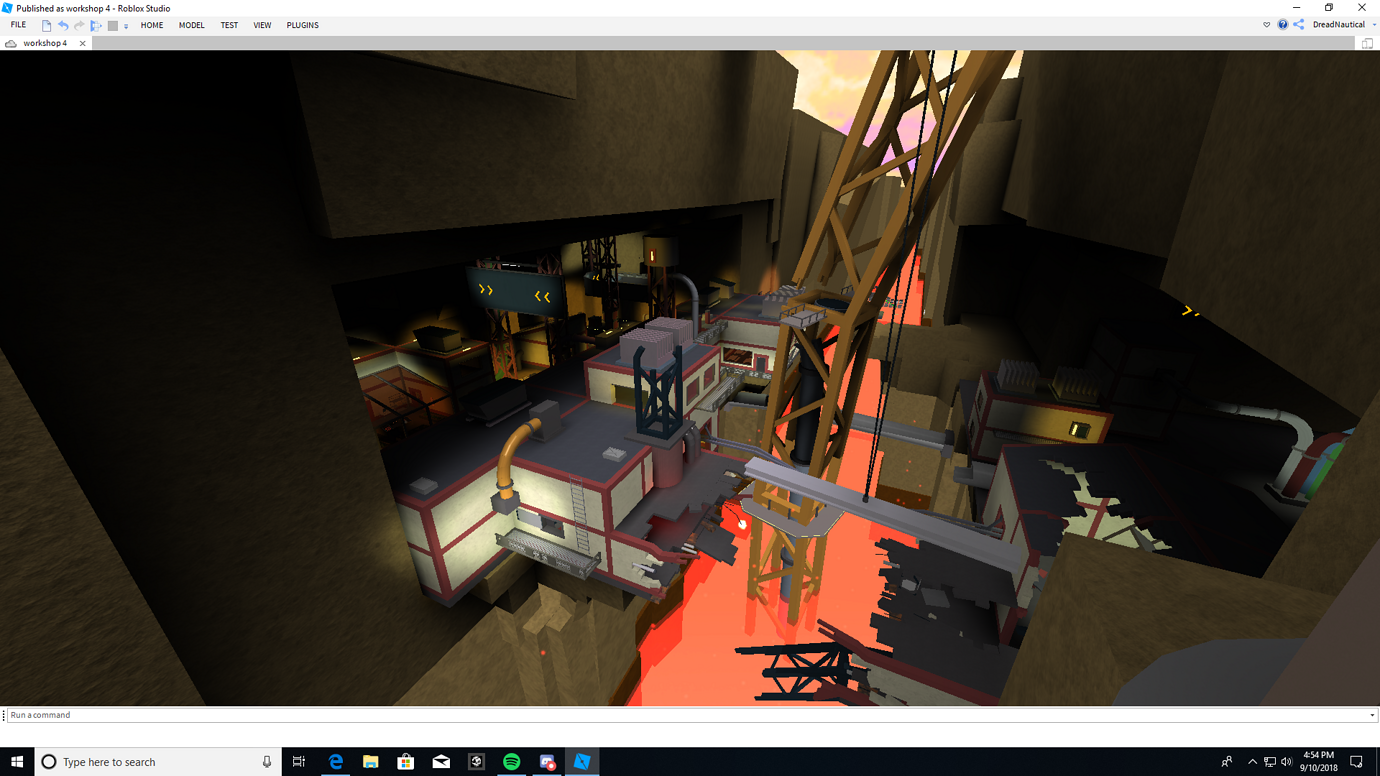Open Microsoft Edge from the taskbar
Image resolution: width=1380 pixels, height=776 pixels.
click(x=335, y=762)
